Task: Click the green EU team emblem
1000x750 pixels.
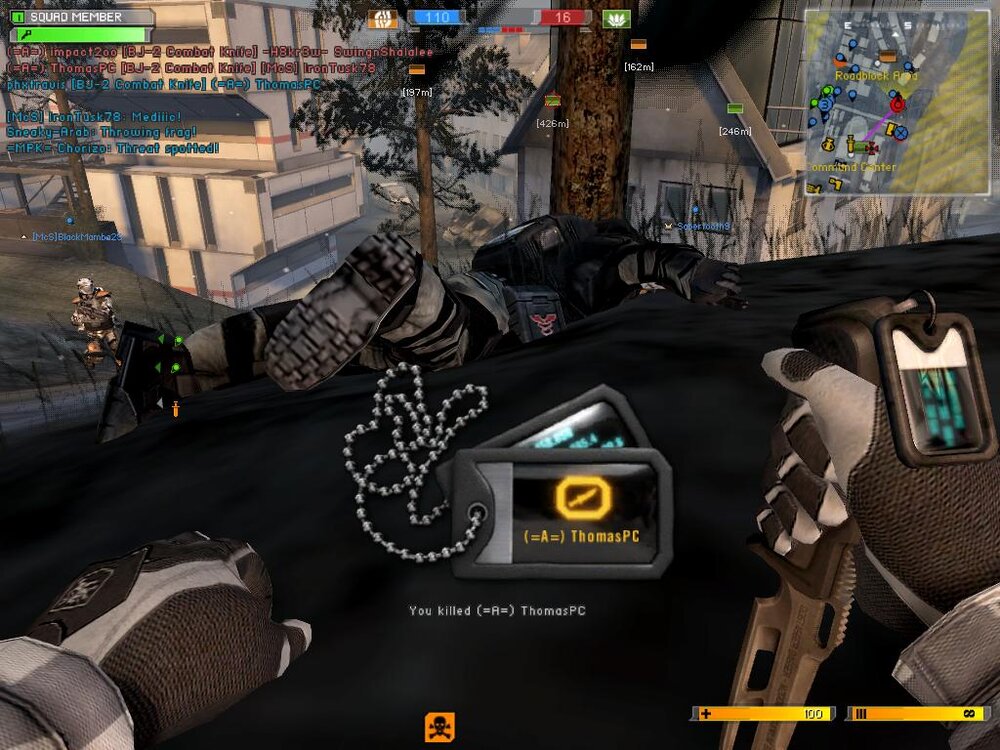Action: click(617, 18)
